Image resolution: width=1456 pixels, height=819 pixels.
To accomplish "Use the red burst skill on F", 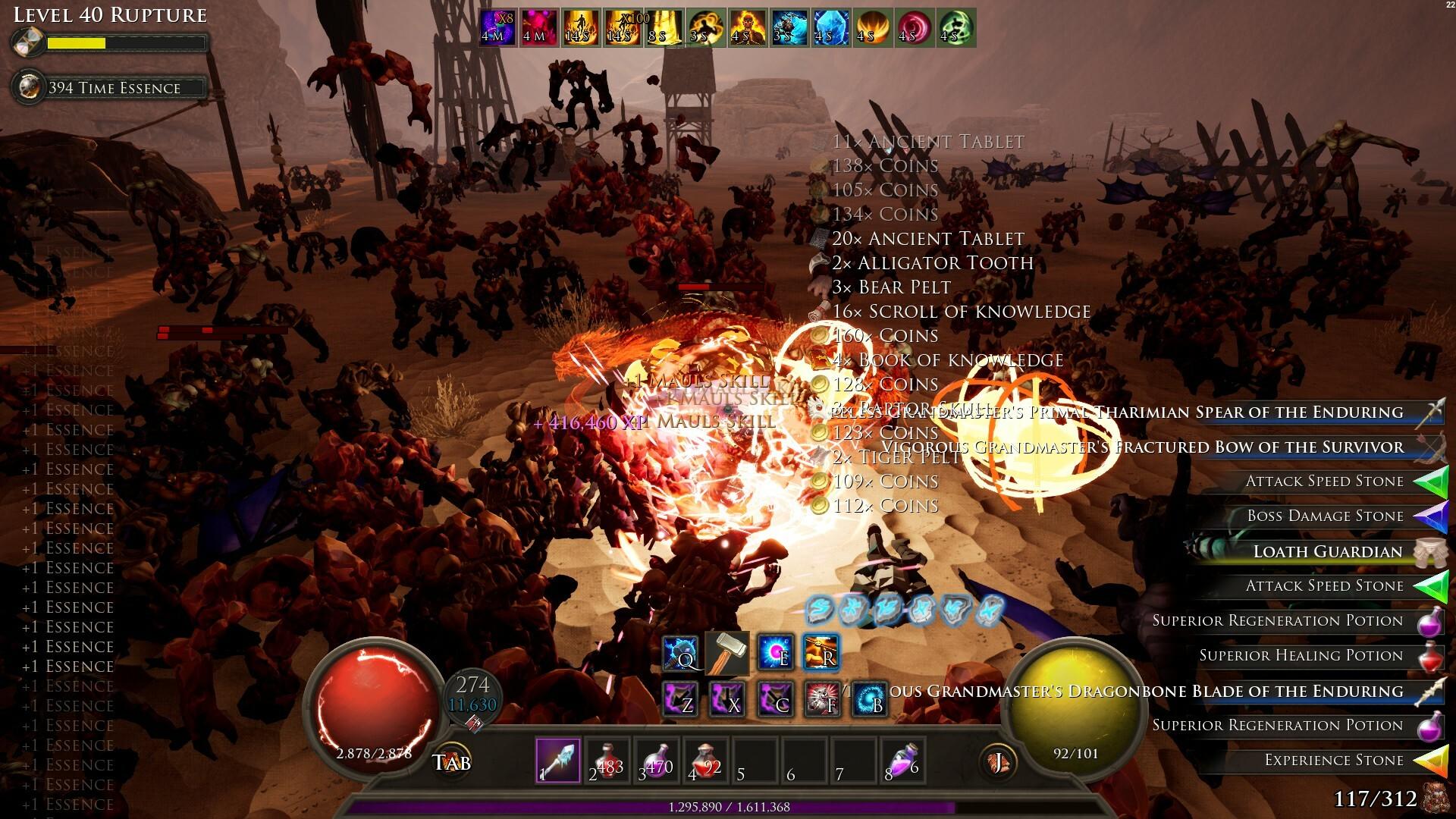I will (821, 698).
